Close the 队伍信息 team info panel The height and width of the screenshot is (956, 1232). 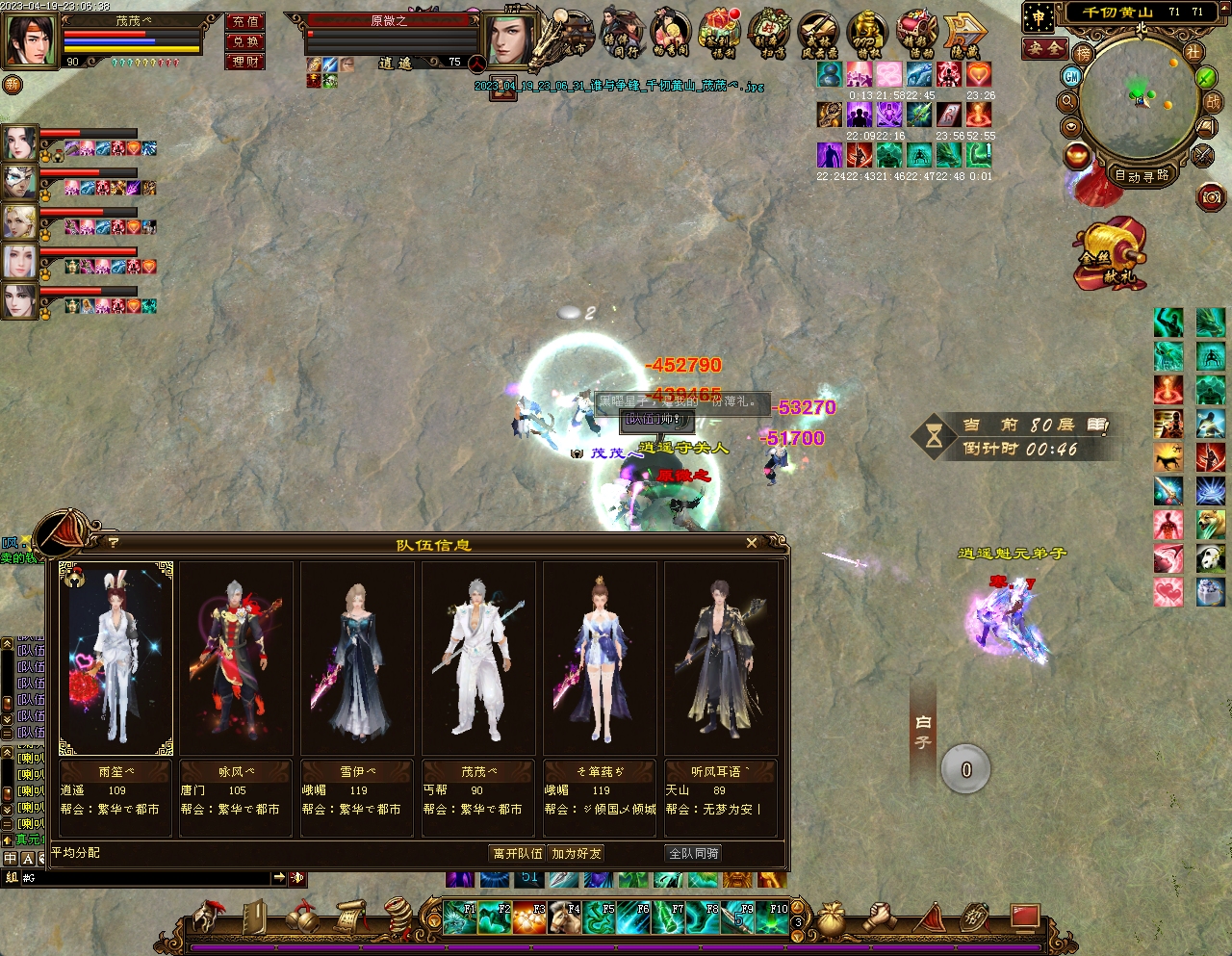(x=752, y=543)
